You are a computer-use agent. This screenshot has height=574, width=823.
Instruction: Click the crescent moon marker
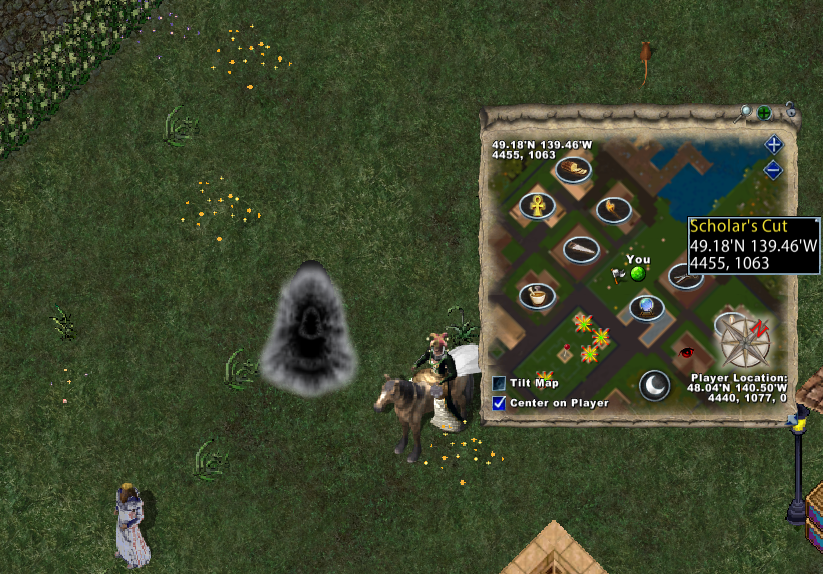coord(654,385)
